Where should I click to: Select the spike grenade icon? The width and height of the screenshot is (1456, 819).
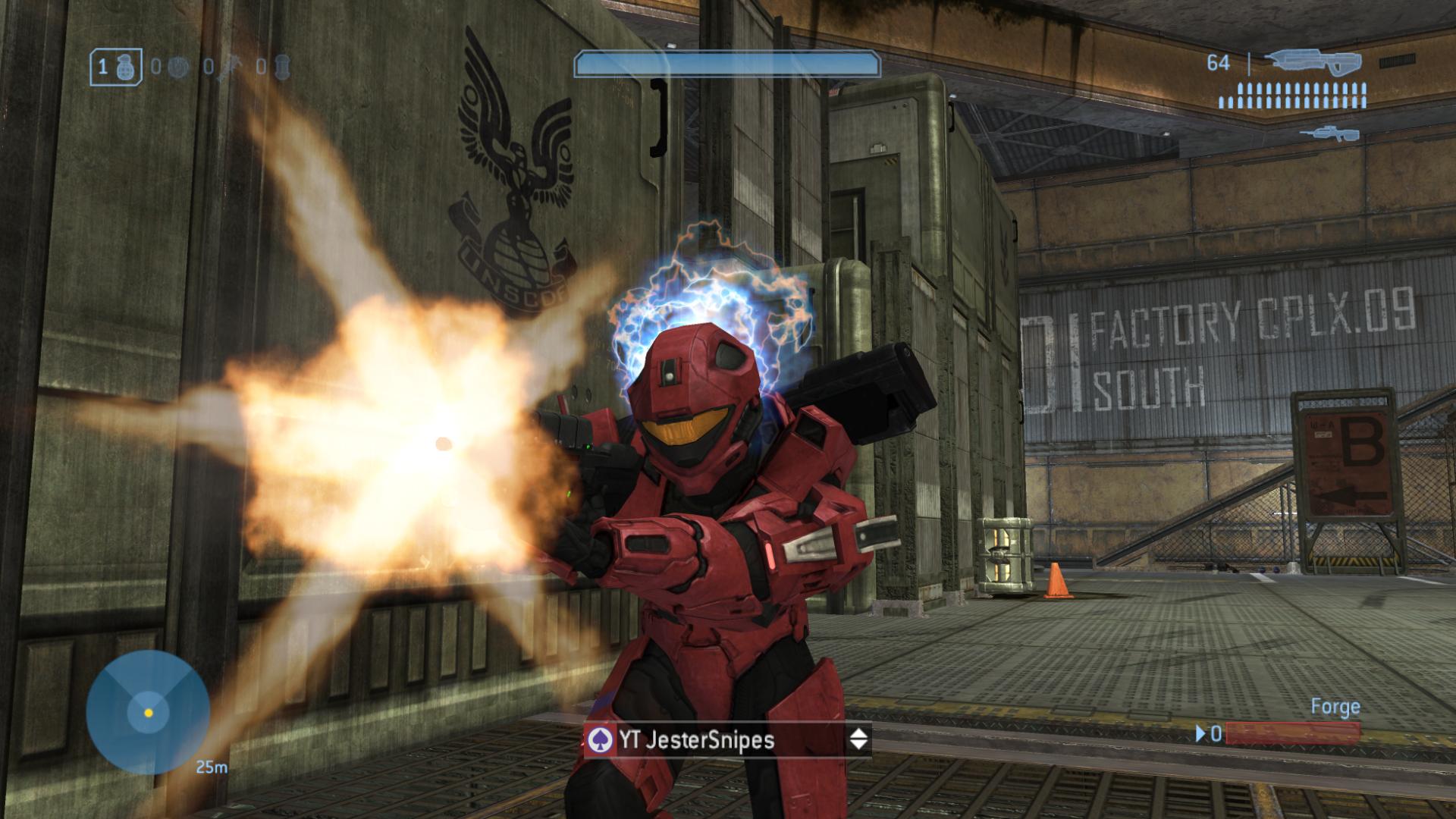pos(229,68)
